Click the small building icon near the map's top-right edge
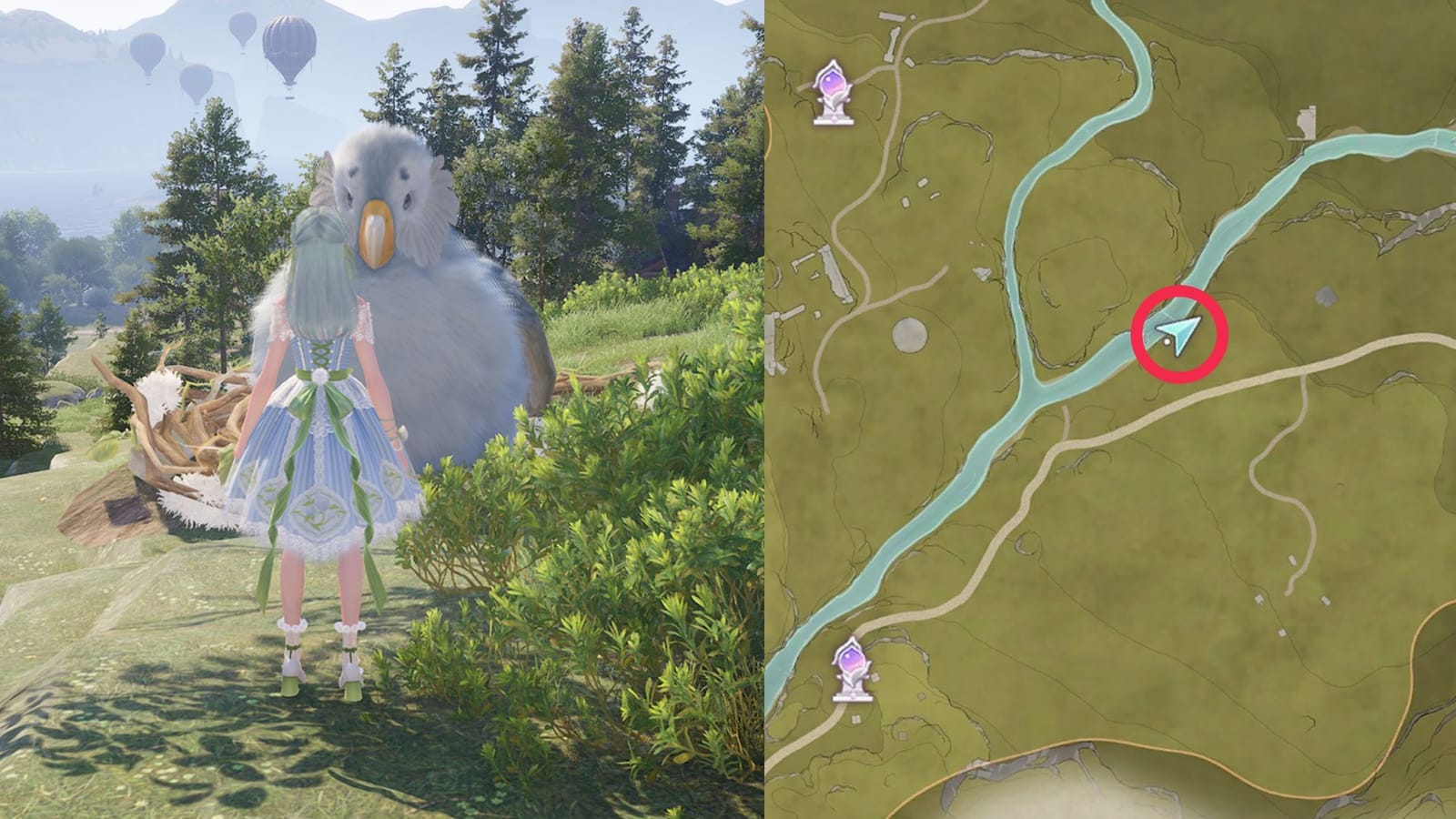 [1308, 123]
